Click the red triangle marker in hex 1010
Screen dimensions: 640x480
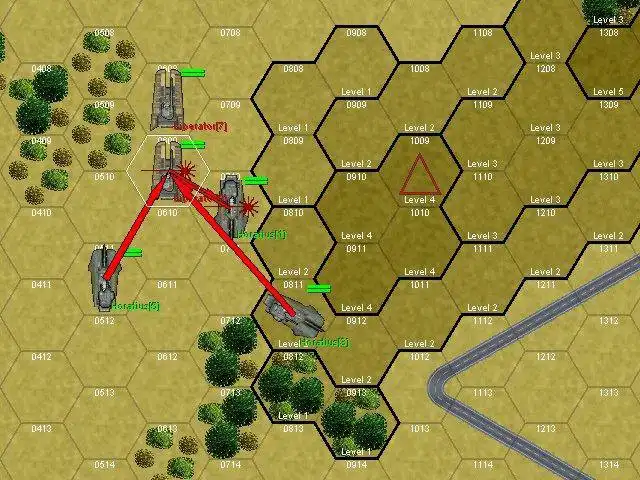(x=419, y=176)
